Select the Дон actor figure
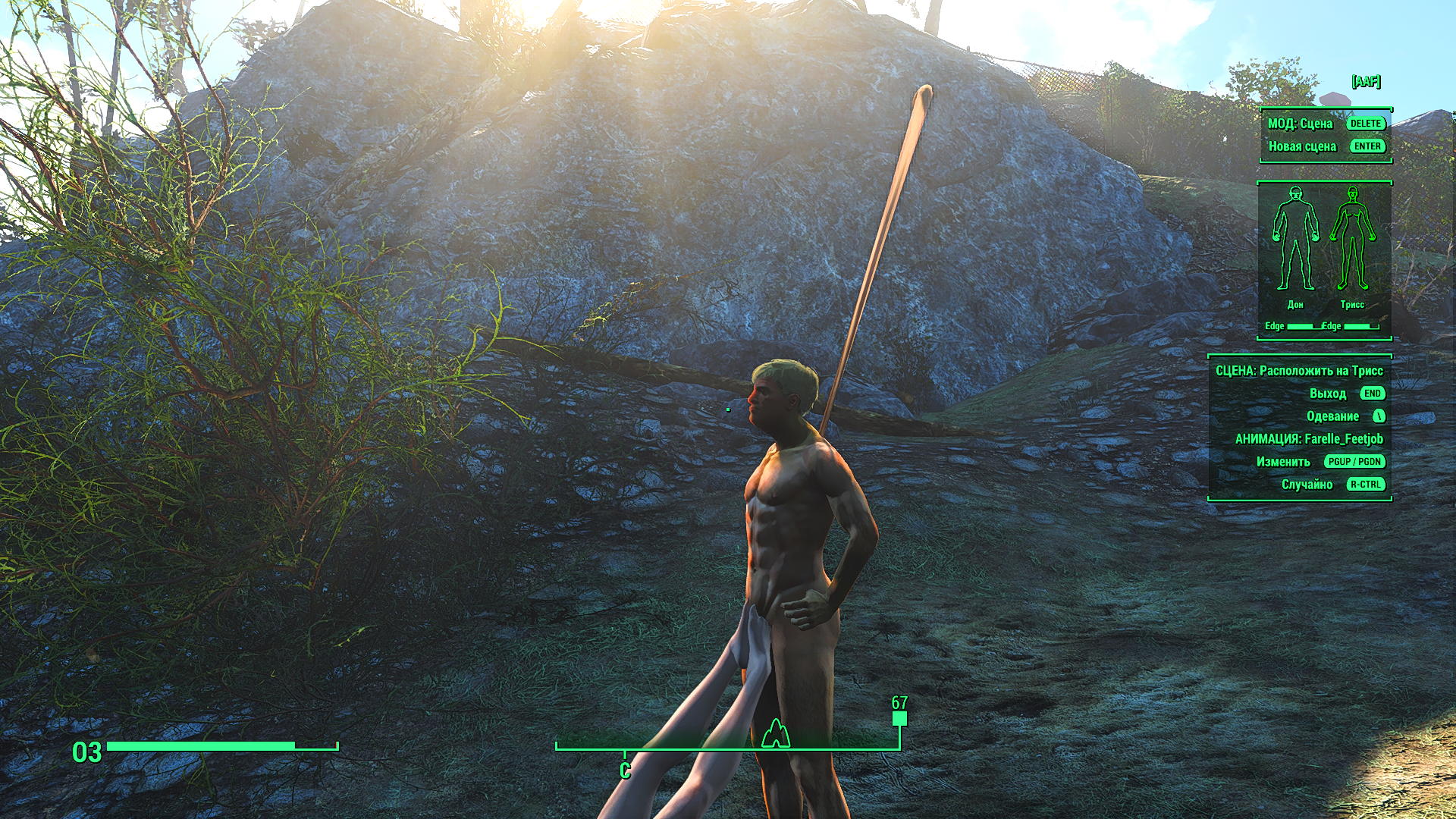This screenshot has width=1456, height=819. [1294, 240]
